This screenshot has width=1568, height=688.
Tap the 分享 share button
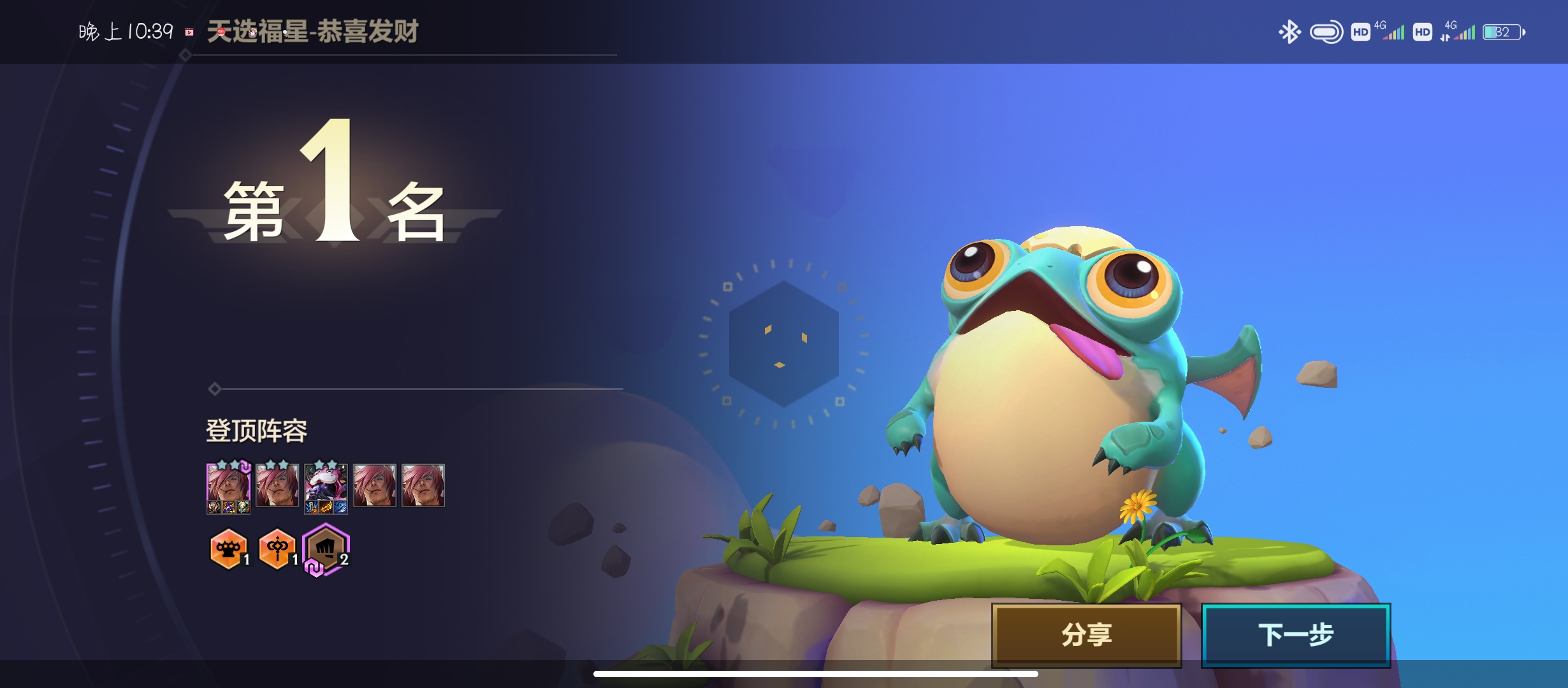(x=1086, y=635)
